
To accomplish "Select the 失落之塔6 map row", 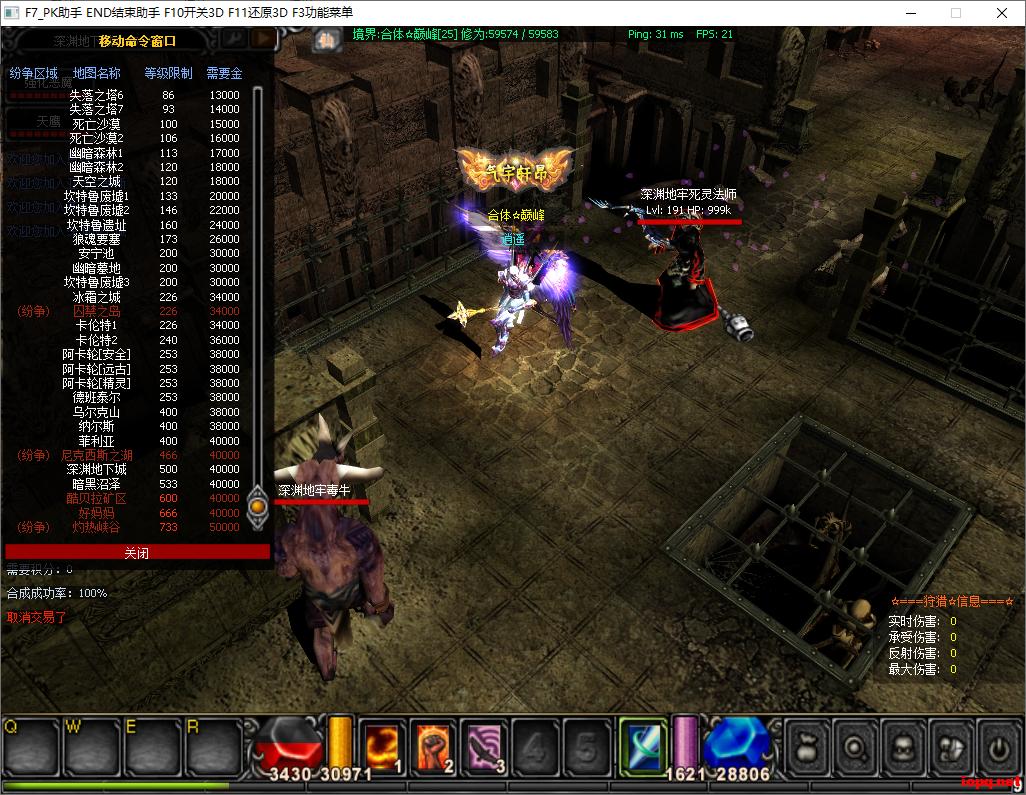I will pyautogui.click(x=97, y=95).
